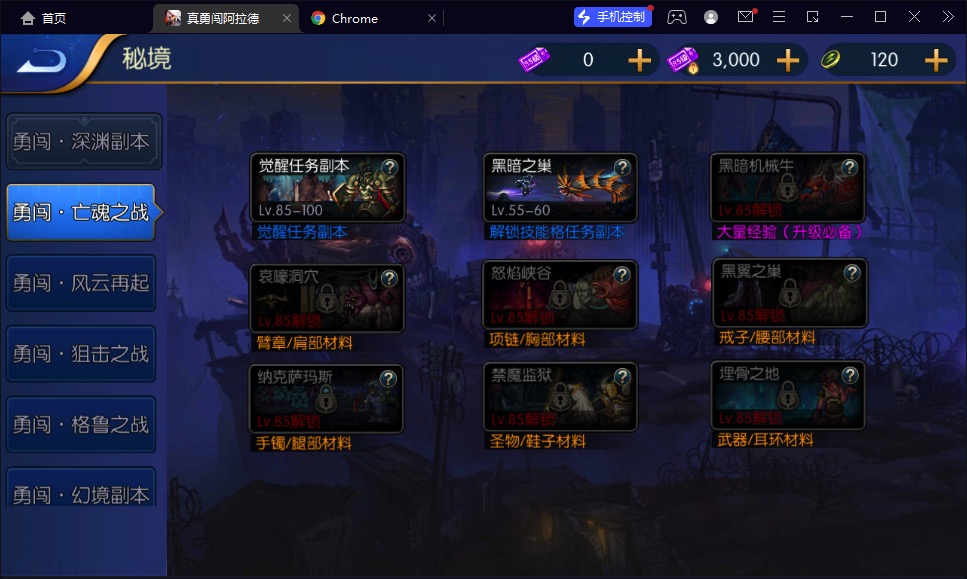Click the locked 黑暗机械牛 dungeon
The width and height of the screenshot is (967, 579).
pyautogui.click(x=788, y=188)
